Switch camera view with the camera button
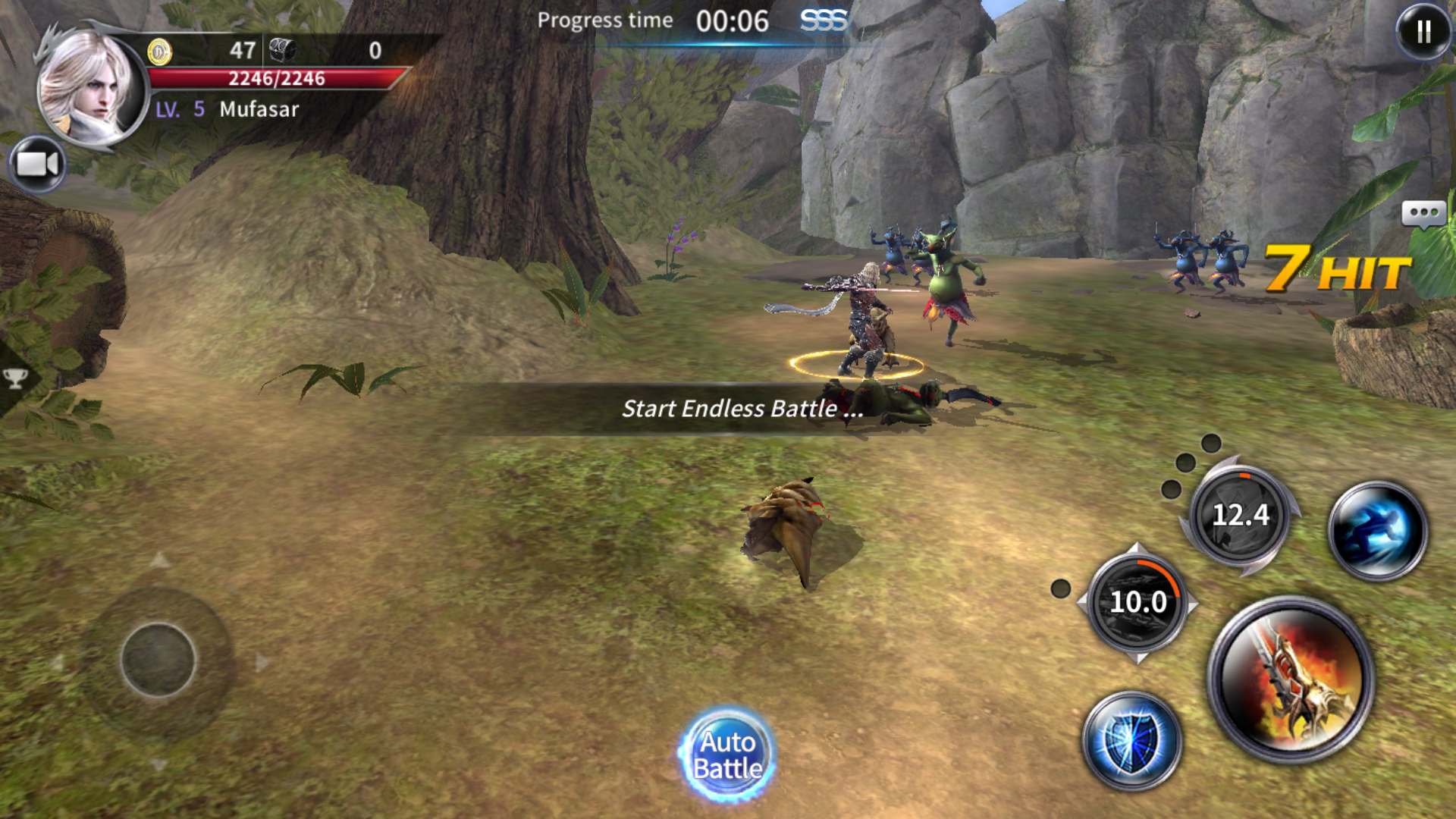This screenshot has width=1456, height=819. (x=37, y=164)
